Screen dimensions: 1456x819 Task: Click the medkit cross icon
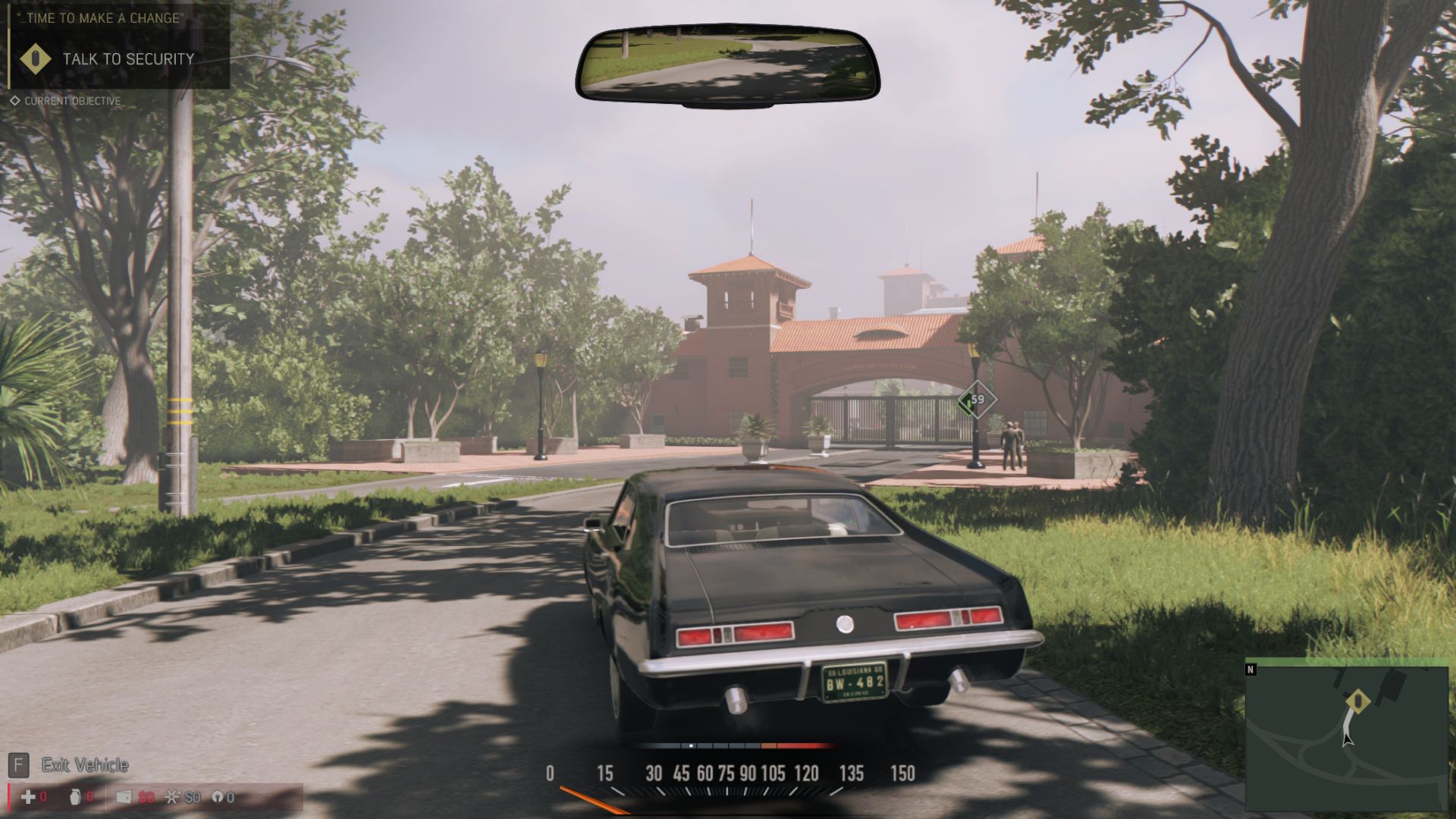coord(28,797)
